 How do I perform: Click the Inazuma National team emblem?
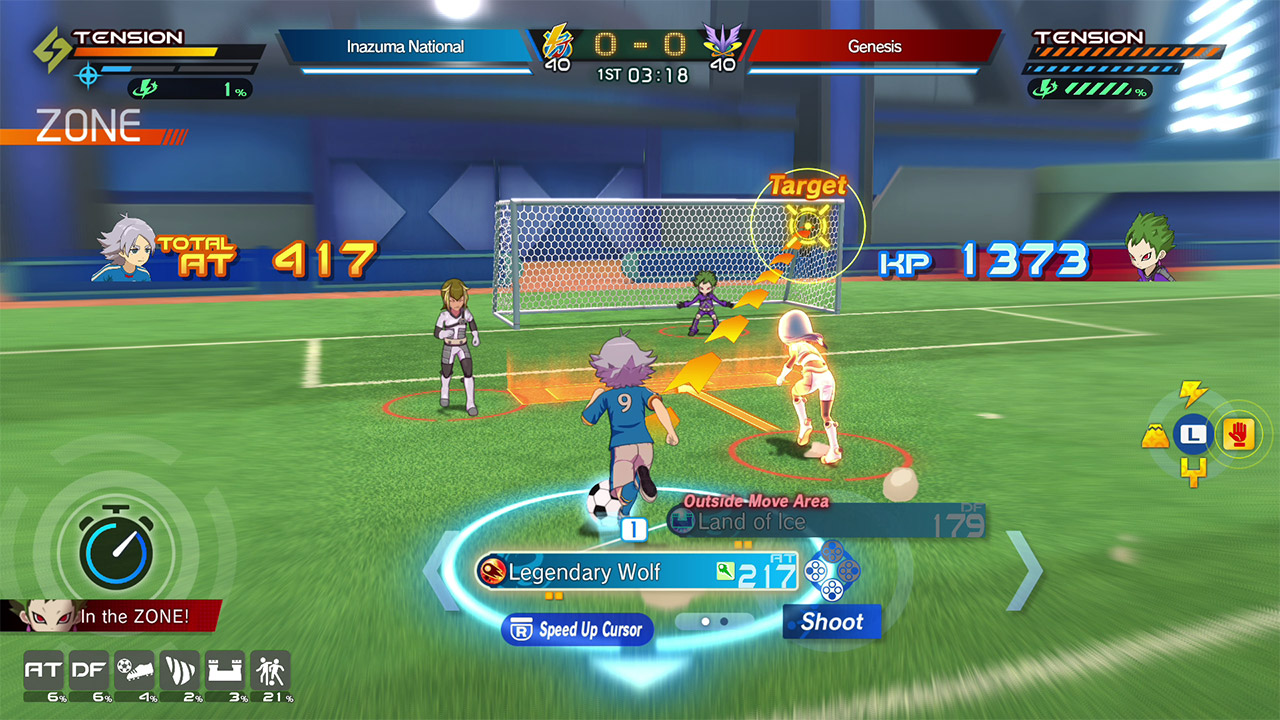(x=557, y=45)
